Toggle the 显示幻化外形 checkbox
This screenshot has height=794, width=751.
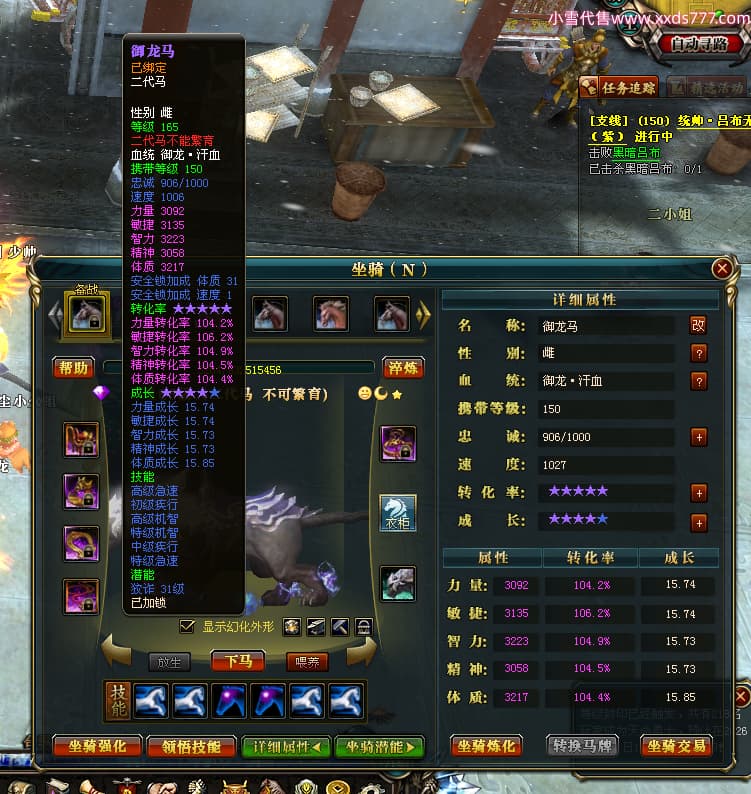187,626
